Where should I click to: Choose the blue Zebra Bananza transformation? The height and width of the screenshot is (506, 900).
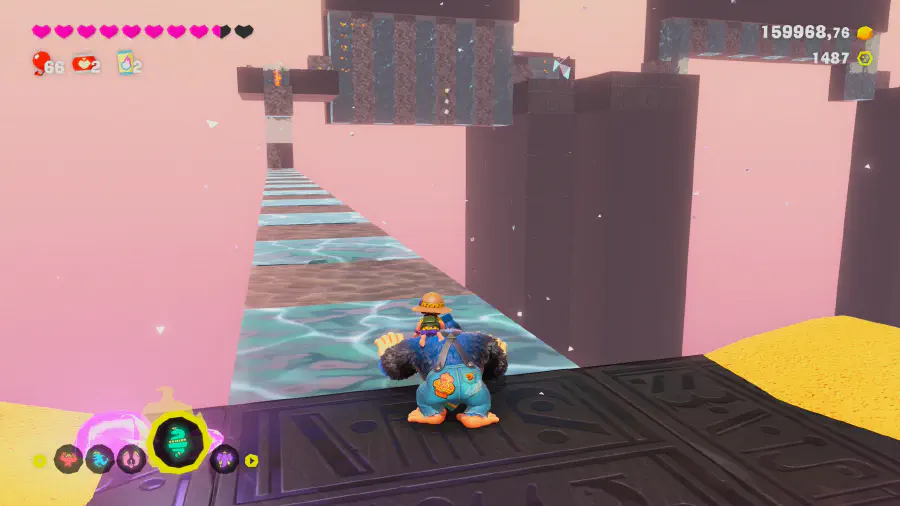(x=99, y=459)
